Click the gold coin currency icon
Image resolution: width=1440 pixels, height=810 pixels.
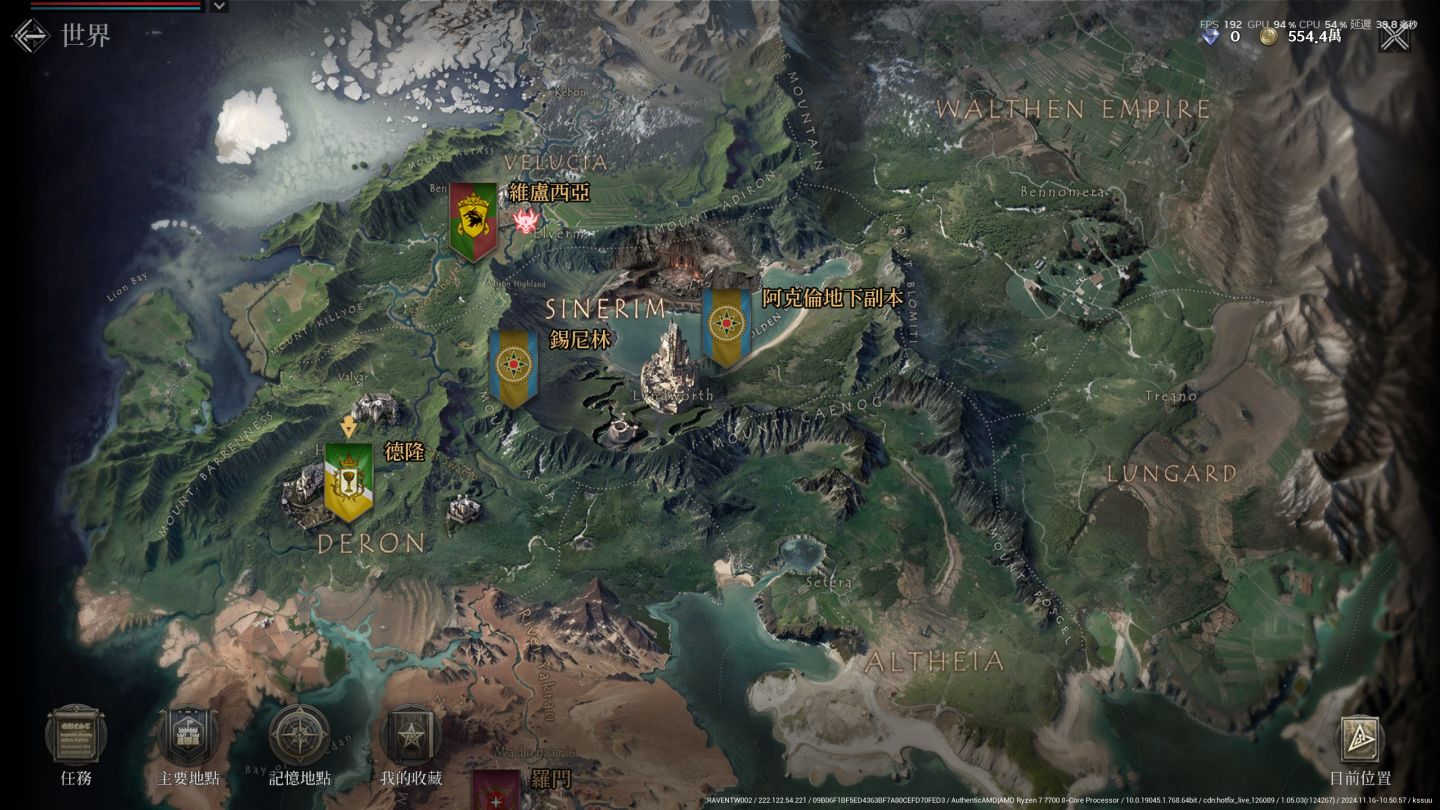1268,37
